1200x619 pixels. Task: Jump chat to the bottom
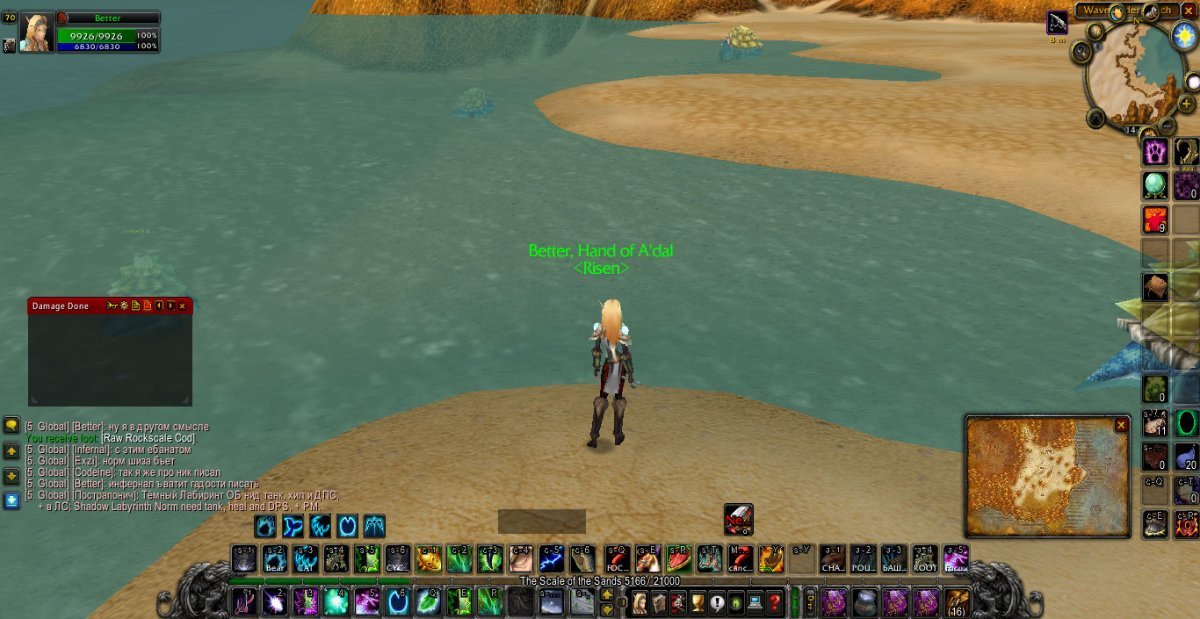tap(11, 500)
